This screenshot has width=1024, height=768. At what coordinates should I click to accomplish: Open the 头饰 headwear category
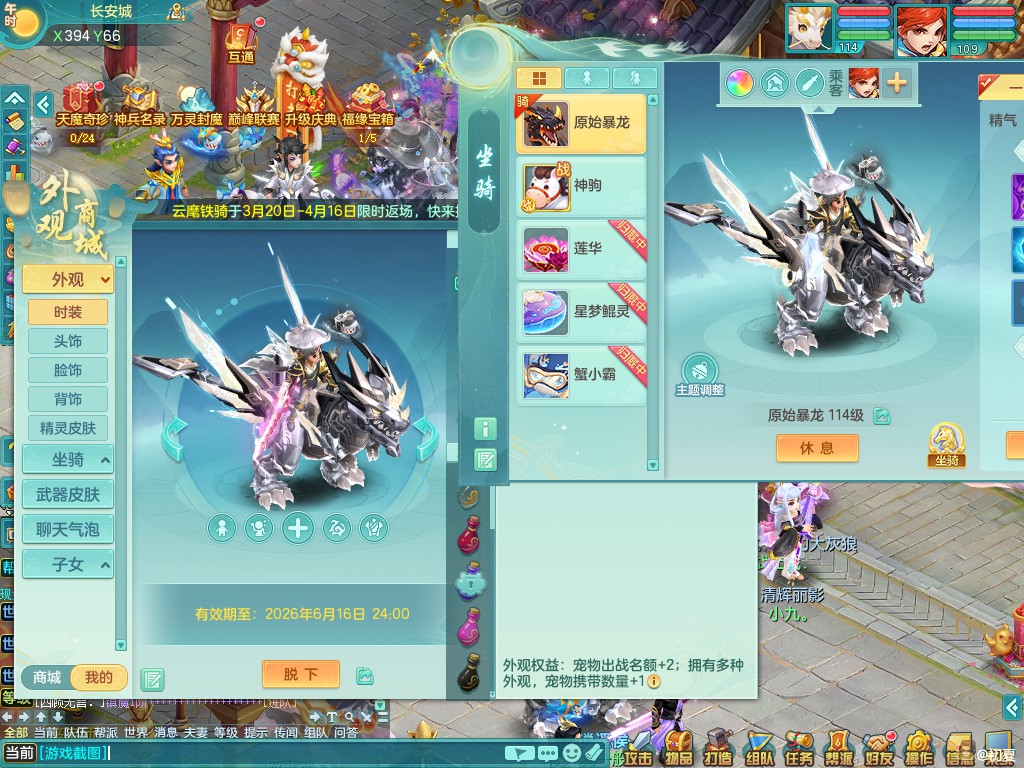pos(68,341)
